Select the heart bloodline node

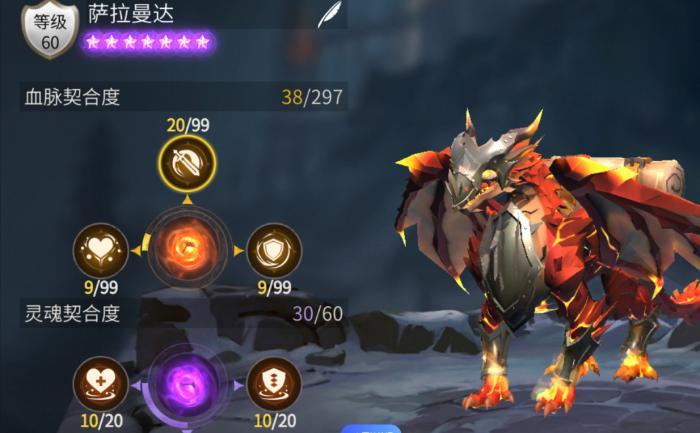(101, 249)
